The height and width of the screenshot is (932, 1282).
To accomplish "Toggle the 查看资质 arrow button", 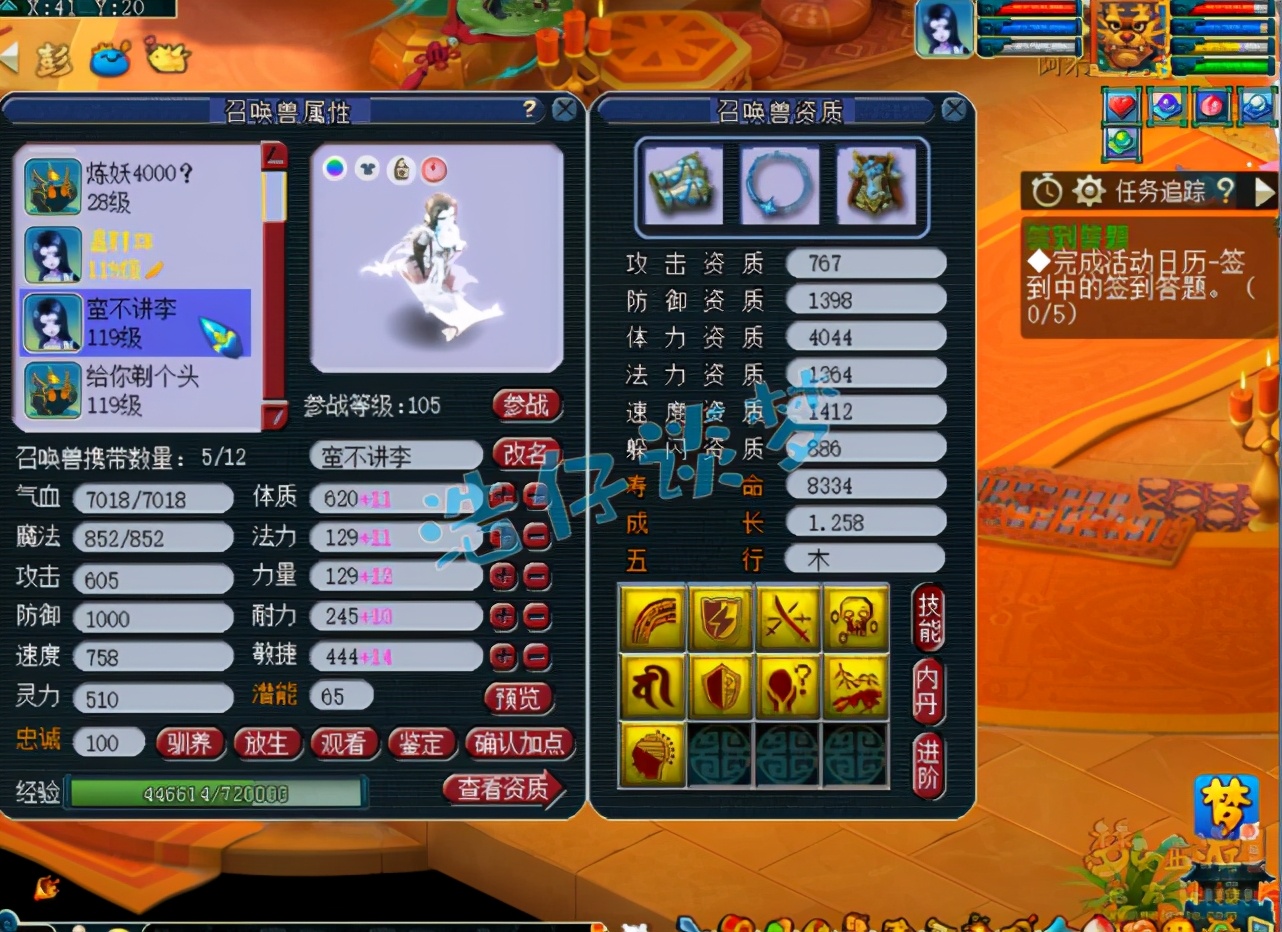I will (503, 789).
